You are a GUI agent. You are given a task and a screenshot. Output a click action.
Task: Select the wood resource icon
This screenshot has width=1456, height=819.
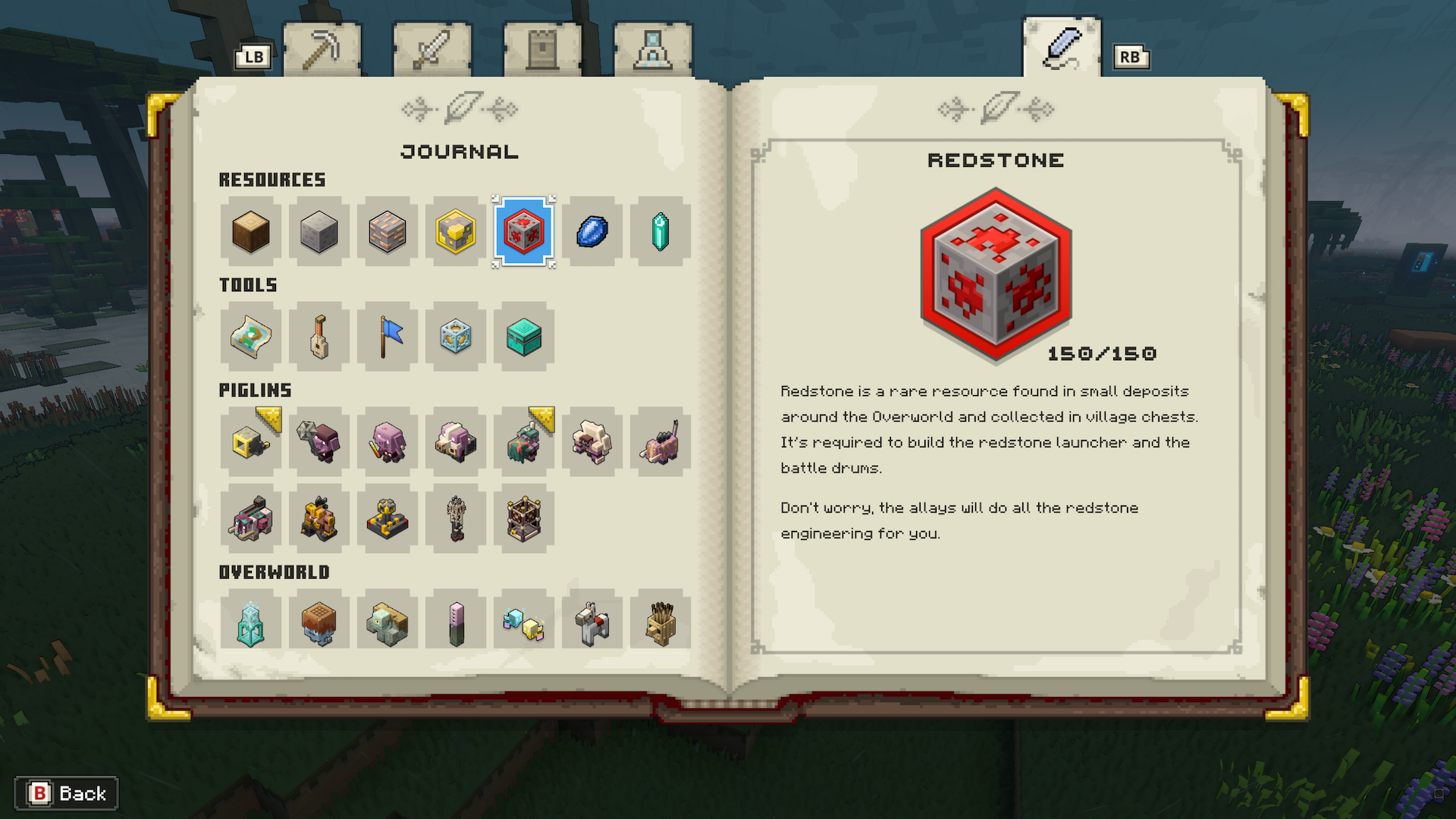(251, 232)
